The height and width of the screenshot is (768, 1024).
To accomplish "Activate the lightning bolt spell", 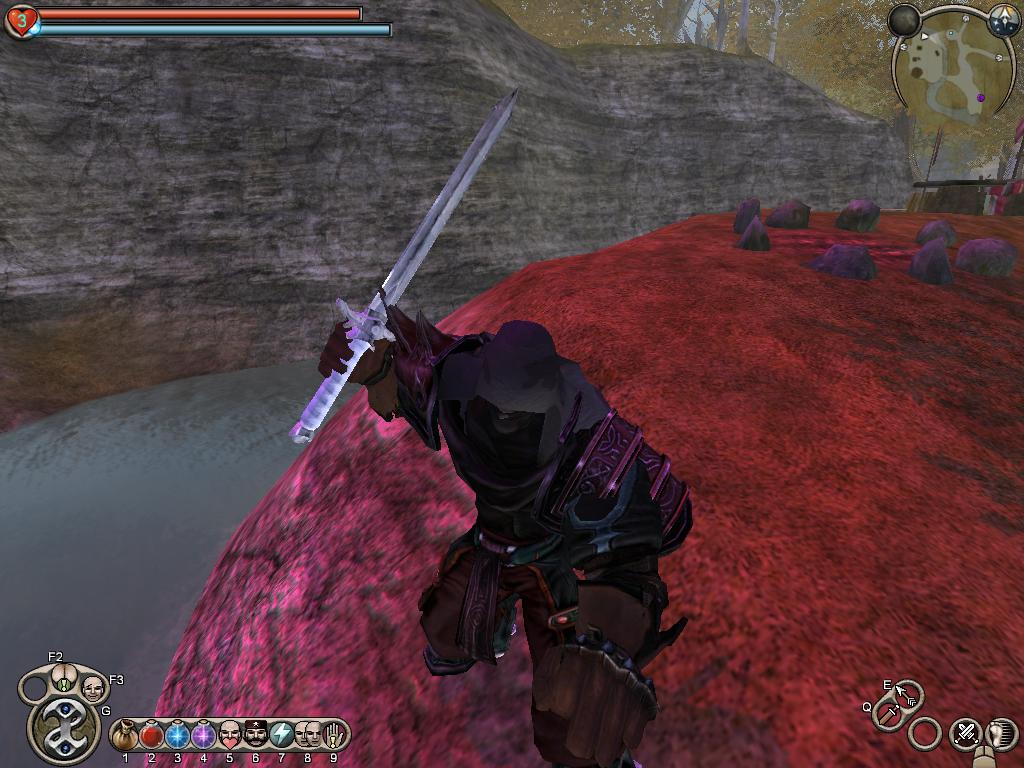I will pos(282,736).
